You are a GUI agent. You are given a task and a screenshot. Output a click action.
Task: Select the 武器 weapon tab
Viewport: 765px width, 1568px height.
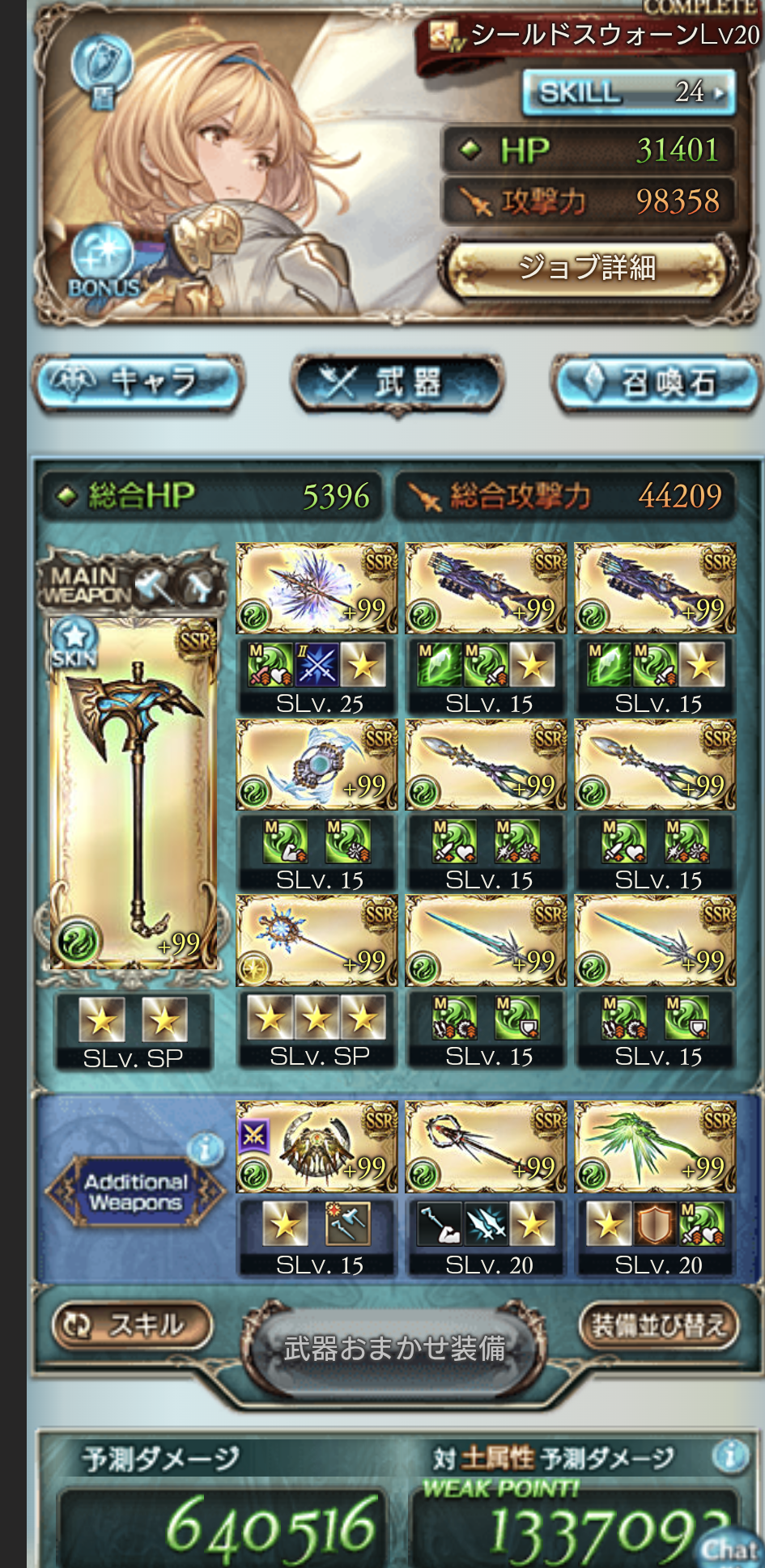click(x=397, y=382)
